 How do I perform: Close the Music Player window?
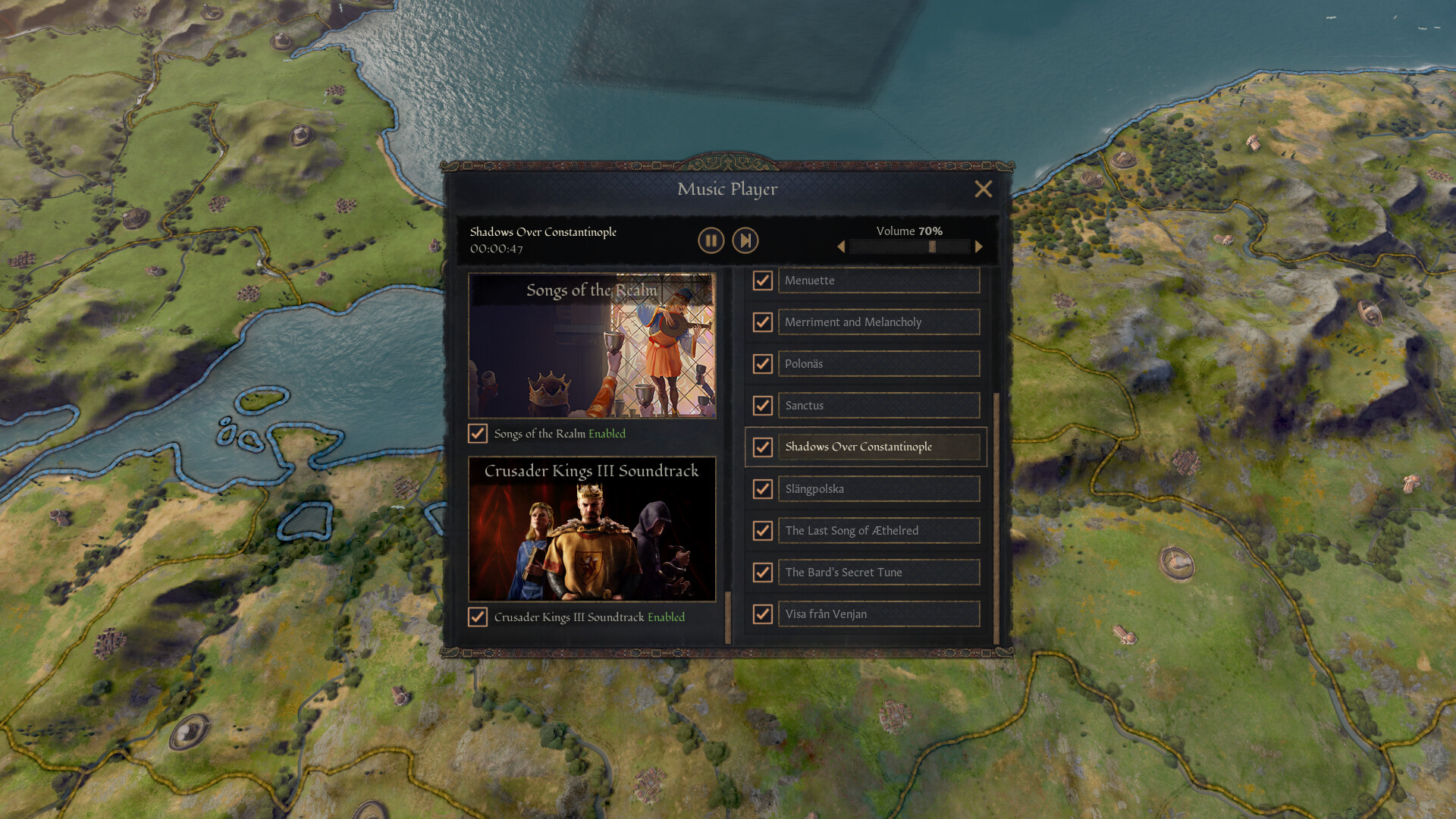(984, 190)
